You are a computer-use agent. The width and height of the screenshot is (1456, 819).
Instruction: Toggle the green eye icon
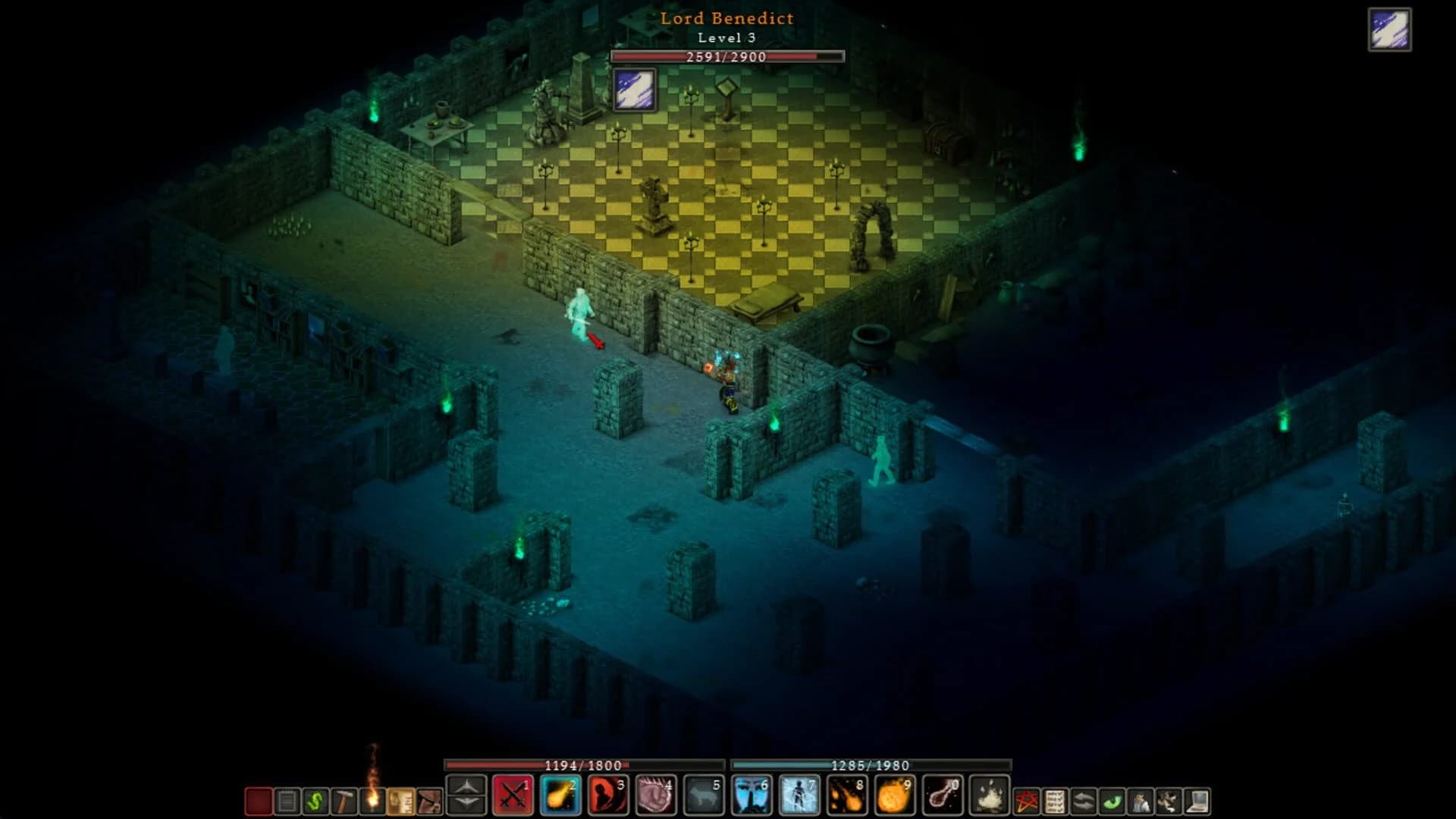click(1112, 802)
